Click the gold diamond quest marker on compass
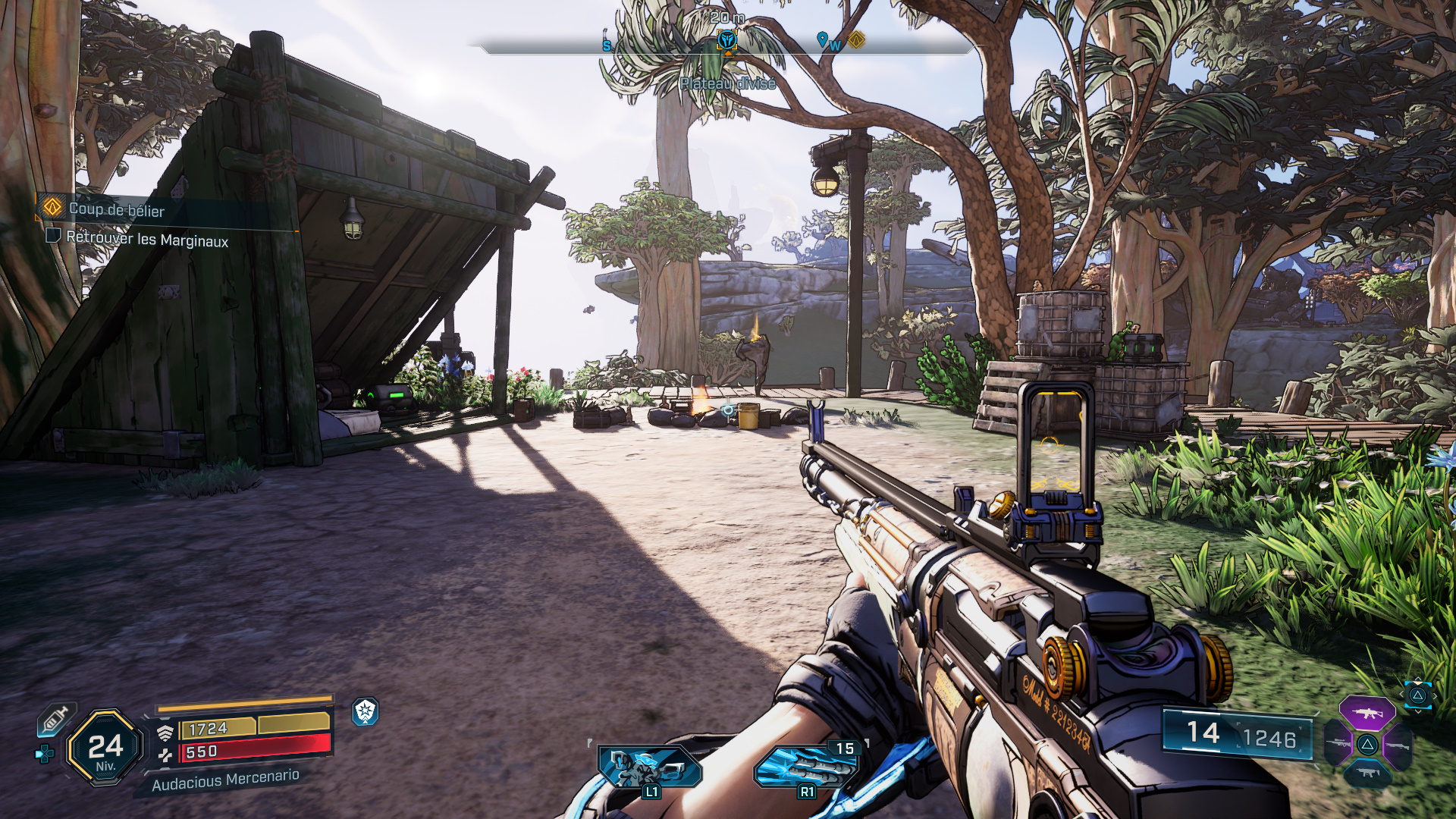 tap(856, 39)
